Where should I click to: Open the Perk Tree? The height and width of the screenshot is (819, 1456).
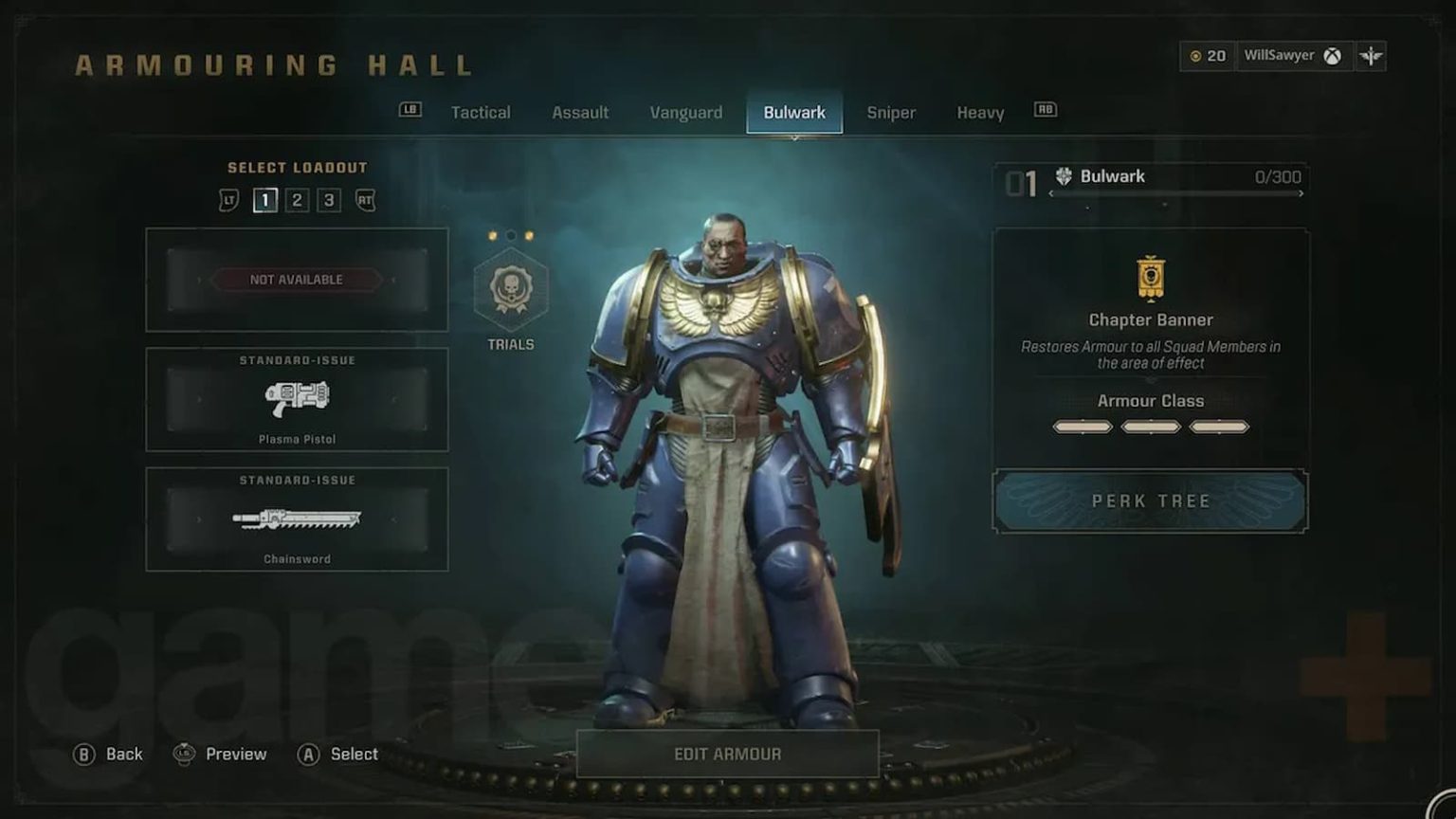(1150, 501)
